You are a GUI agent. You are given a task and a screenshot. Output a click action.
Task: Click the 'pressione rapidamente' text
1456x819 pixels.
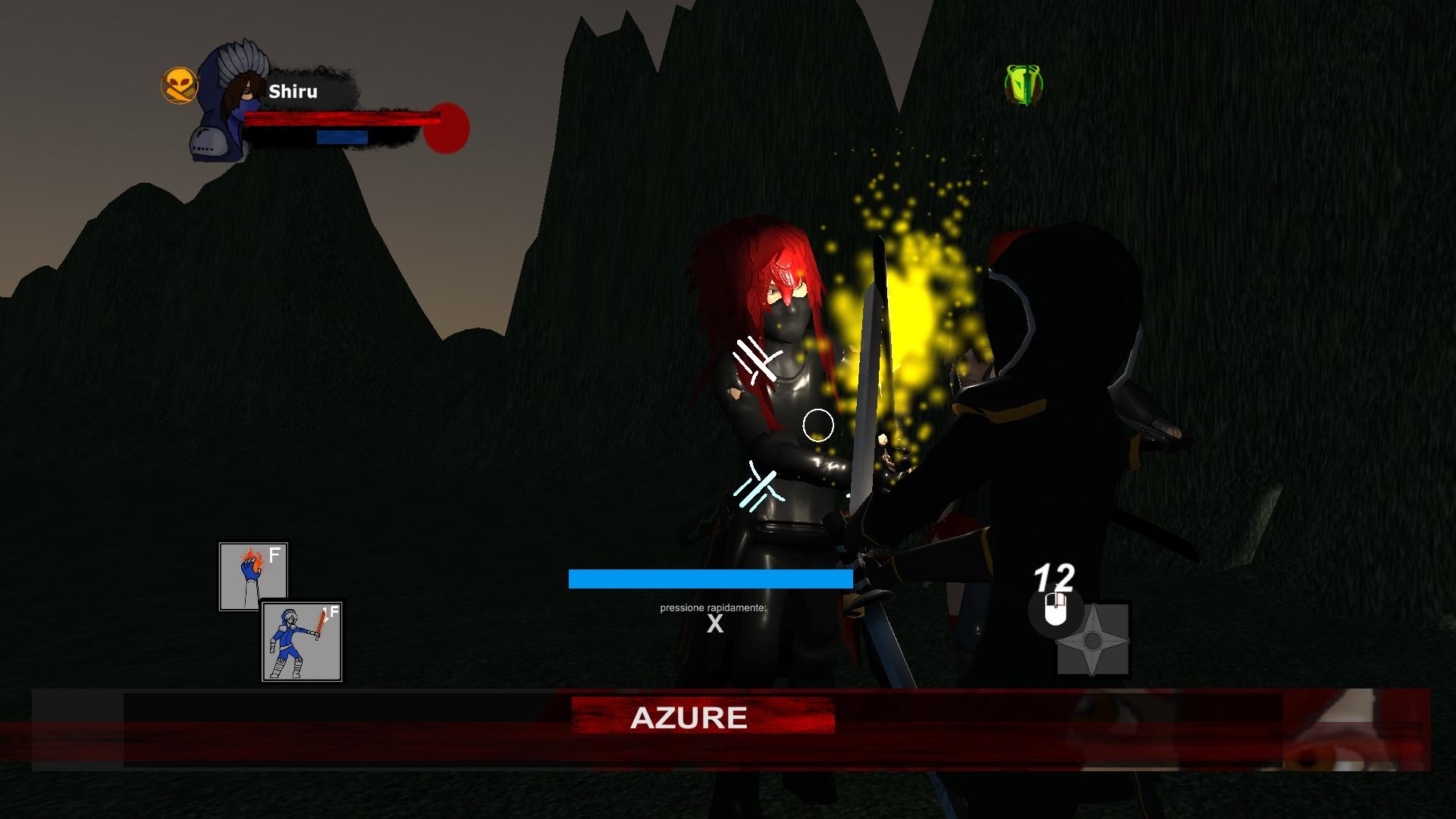712,607
